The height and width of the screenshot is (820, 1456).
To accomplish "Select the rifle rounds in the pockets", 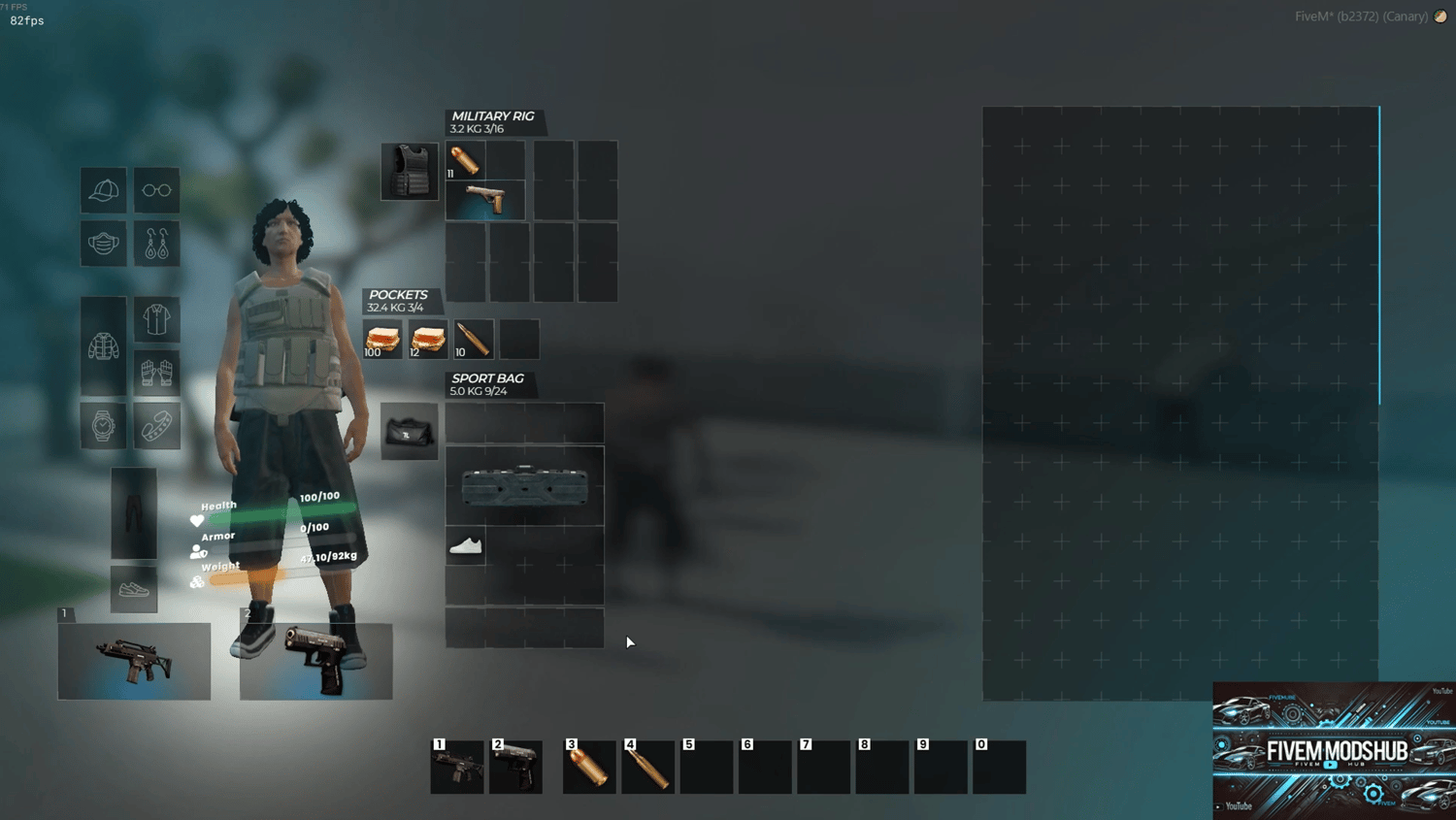I will pyautogui.click(x=474, y=340).
